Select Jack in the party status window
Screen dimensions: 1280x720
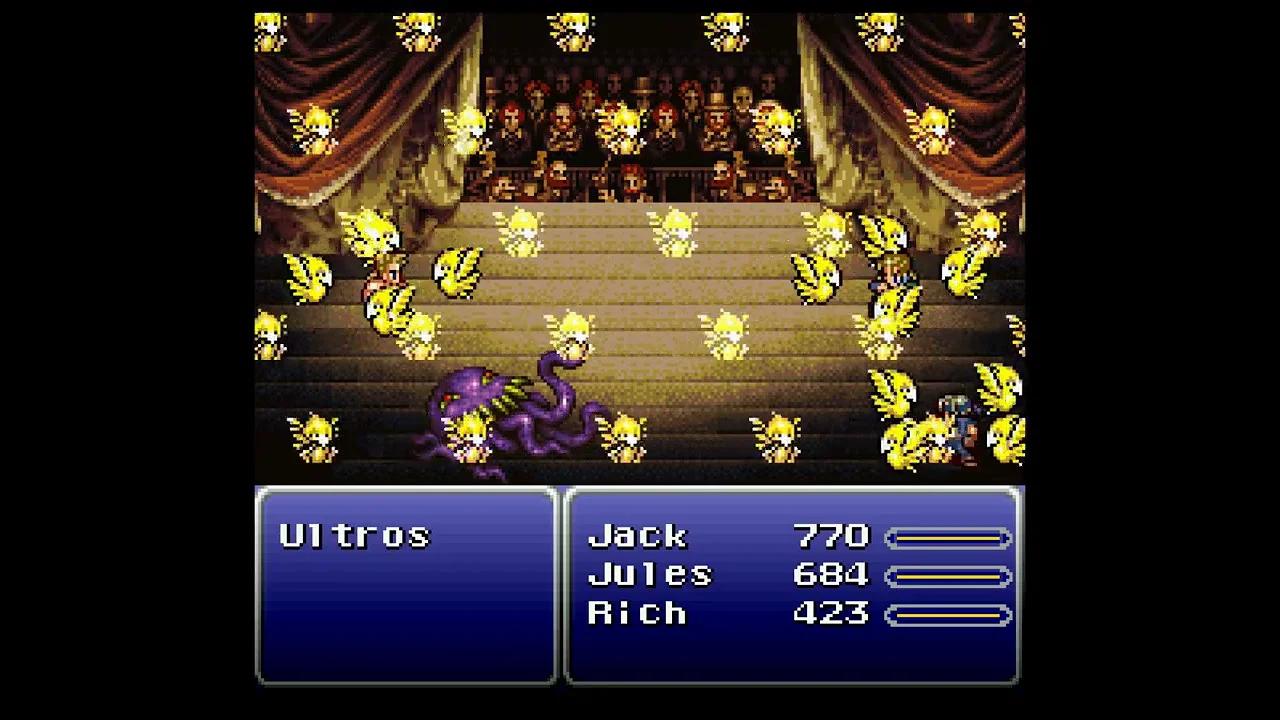pos(640,537)
